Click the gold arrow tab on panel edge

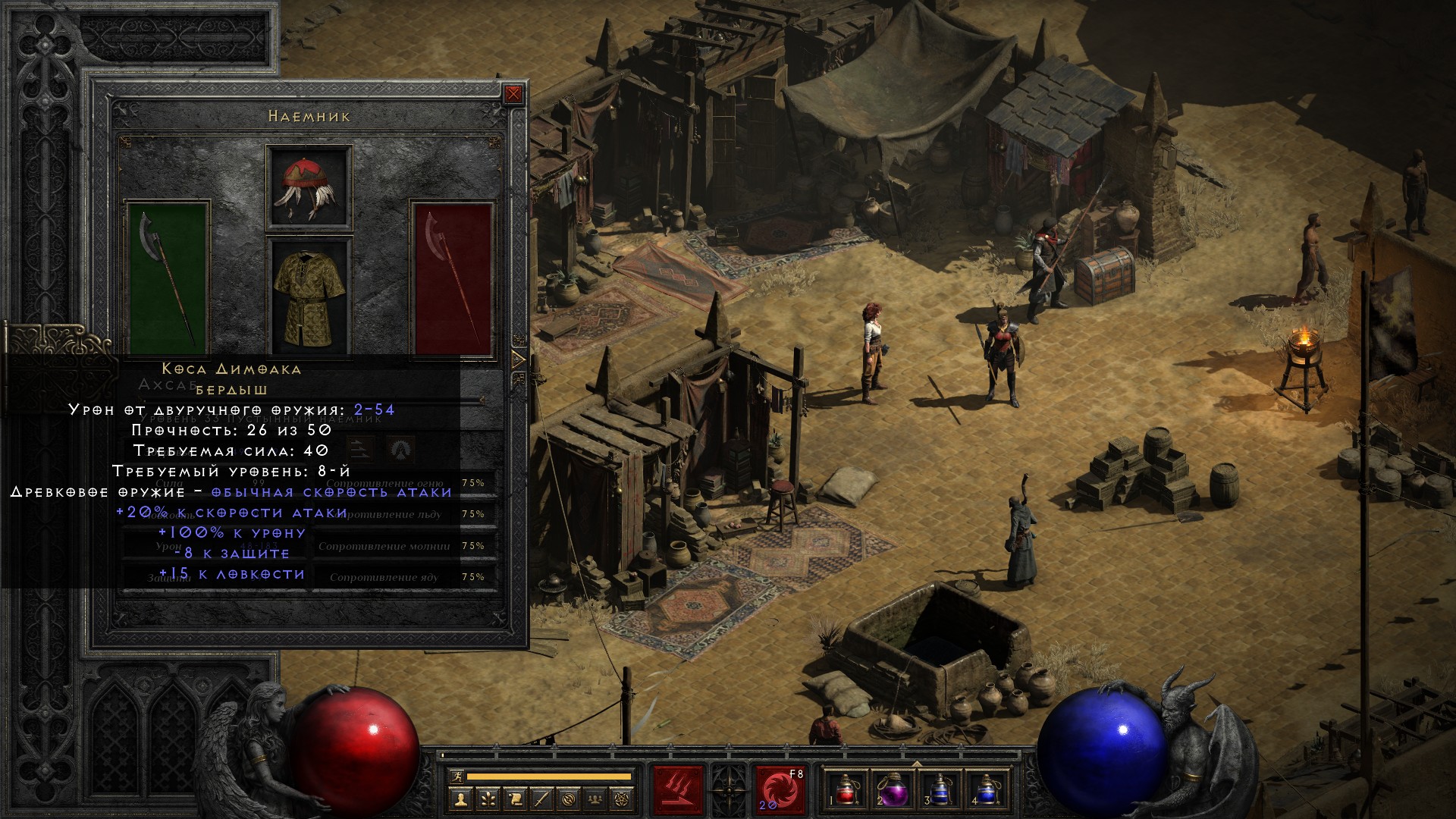click(519, 359)
